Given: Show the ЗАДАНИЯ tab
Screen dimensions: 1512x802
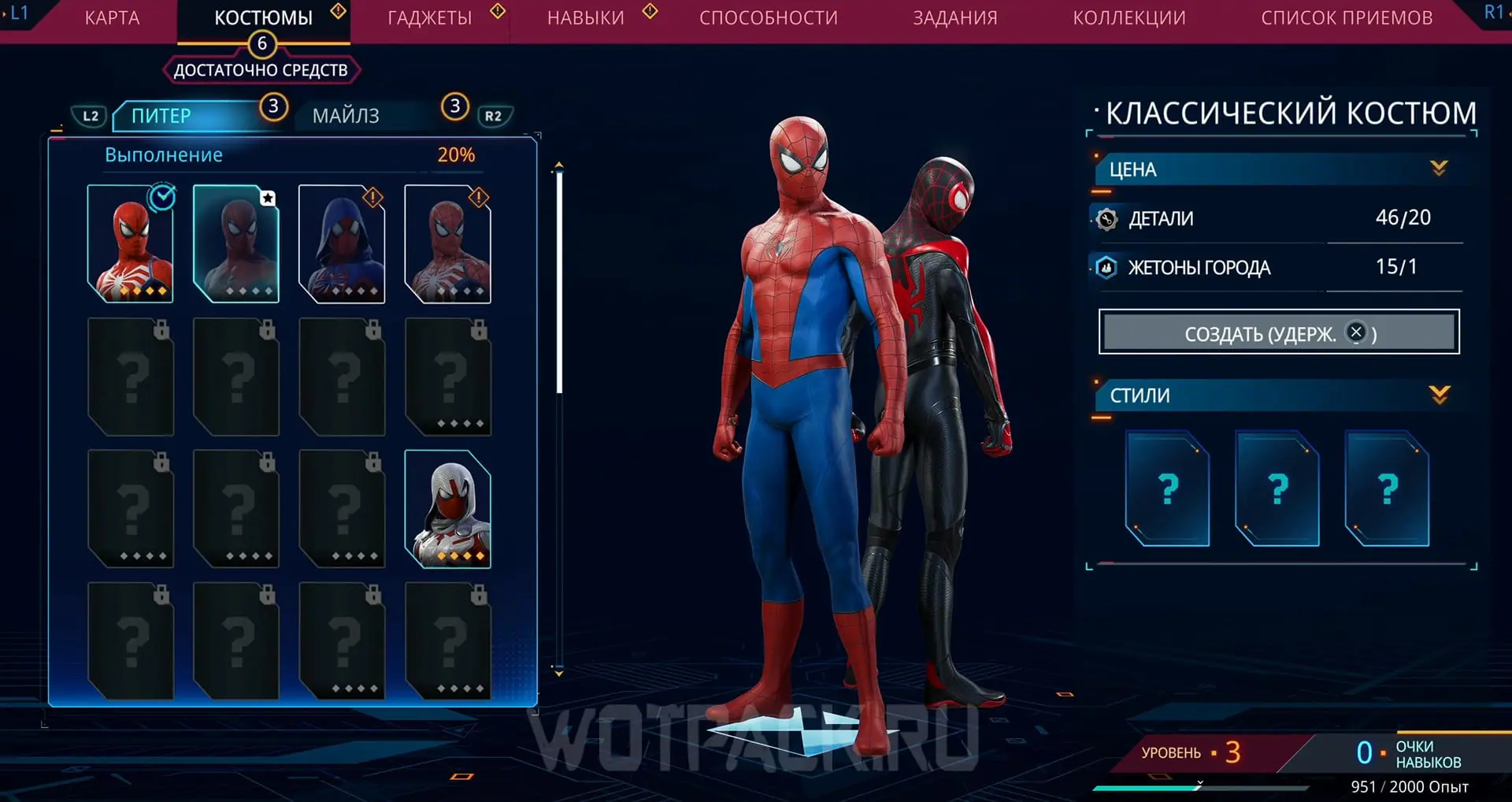Looking at the screenshot, I should click(955, 18).
